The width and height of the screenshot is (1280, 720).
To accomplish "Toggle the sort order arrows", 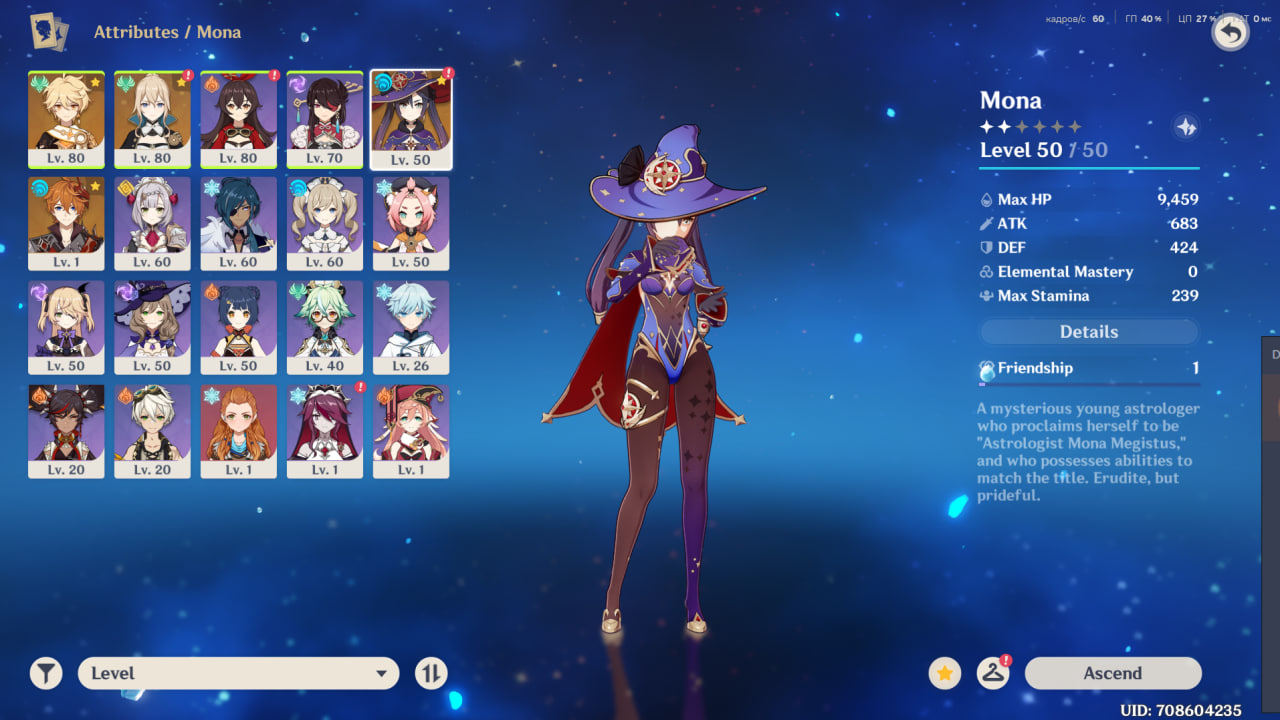I will [x=431, y=673].
